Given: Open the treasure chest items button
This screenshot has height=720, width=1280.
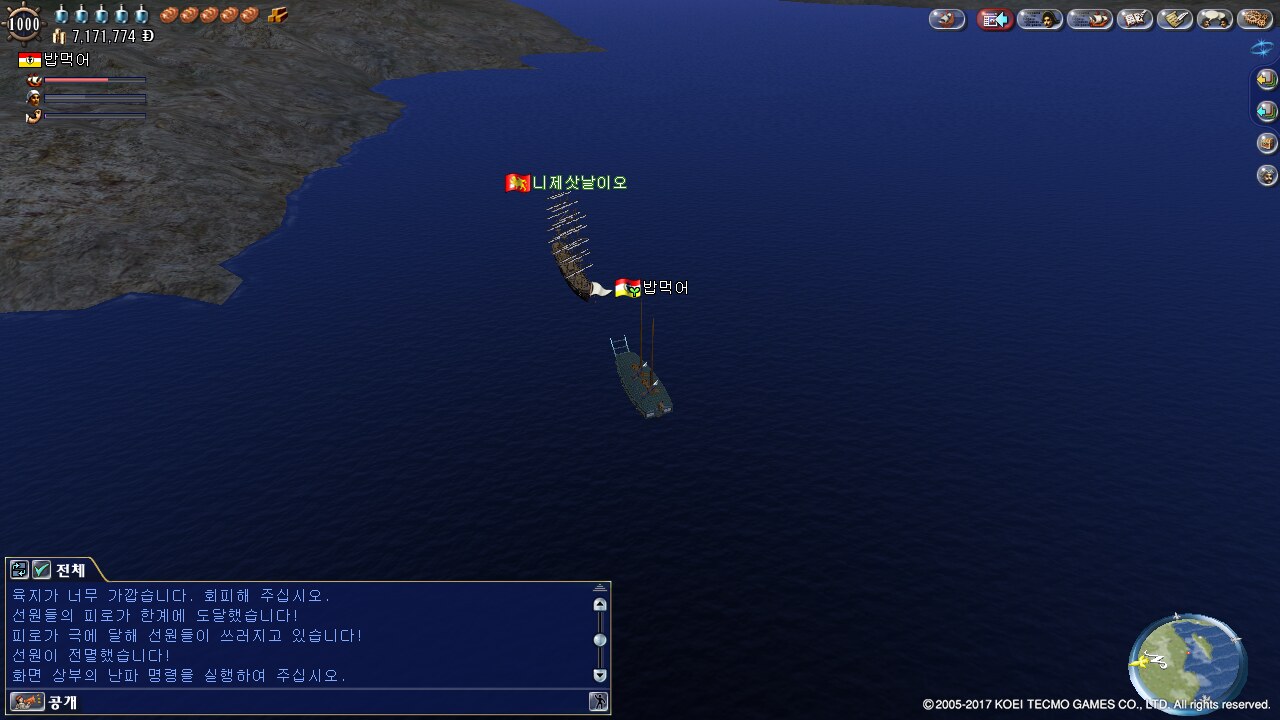Looking at the screenshot, I should (1267, 143).
